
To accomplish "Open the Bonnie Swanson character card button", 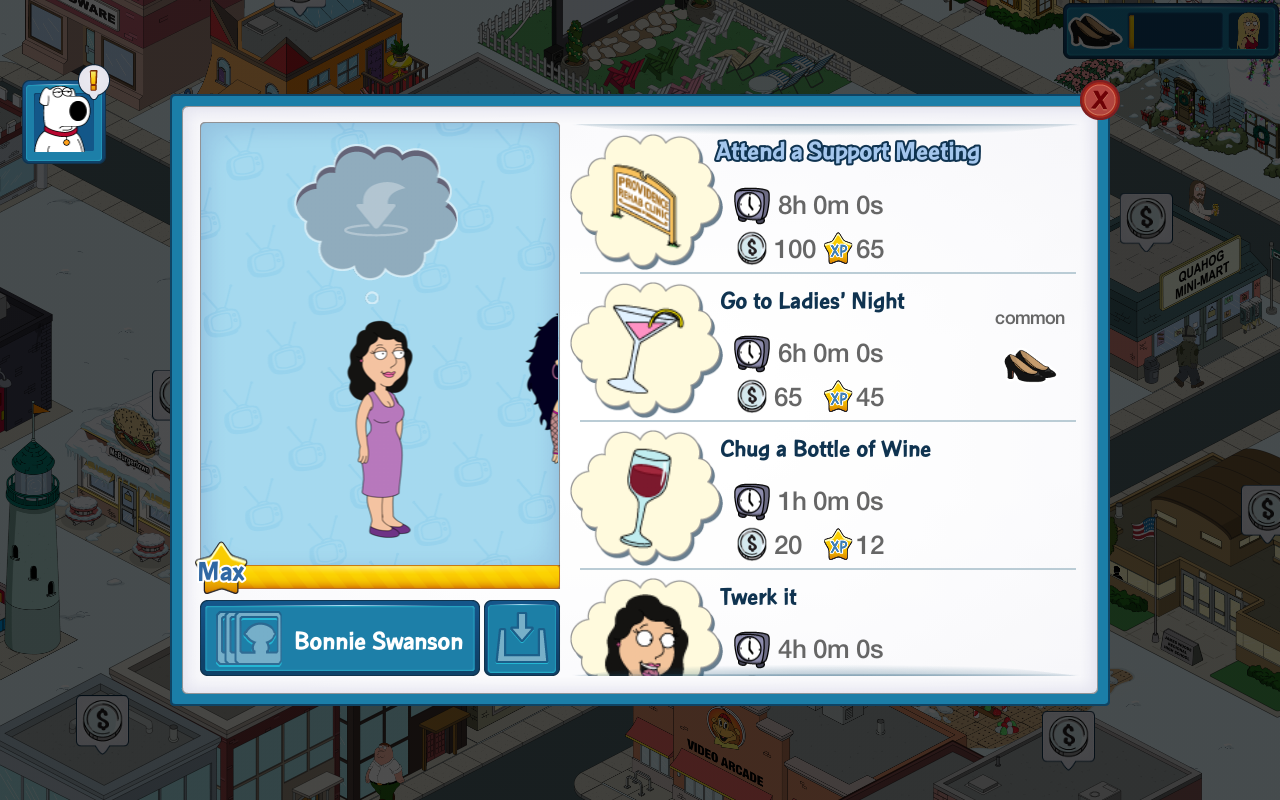I will (x=340, y=639).
